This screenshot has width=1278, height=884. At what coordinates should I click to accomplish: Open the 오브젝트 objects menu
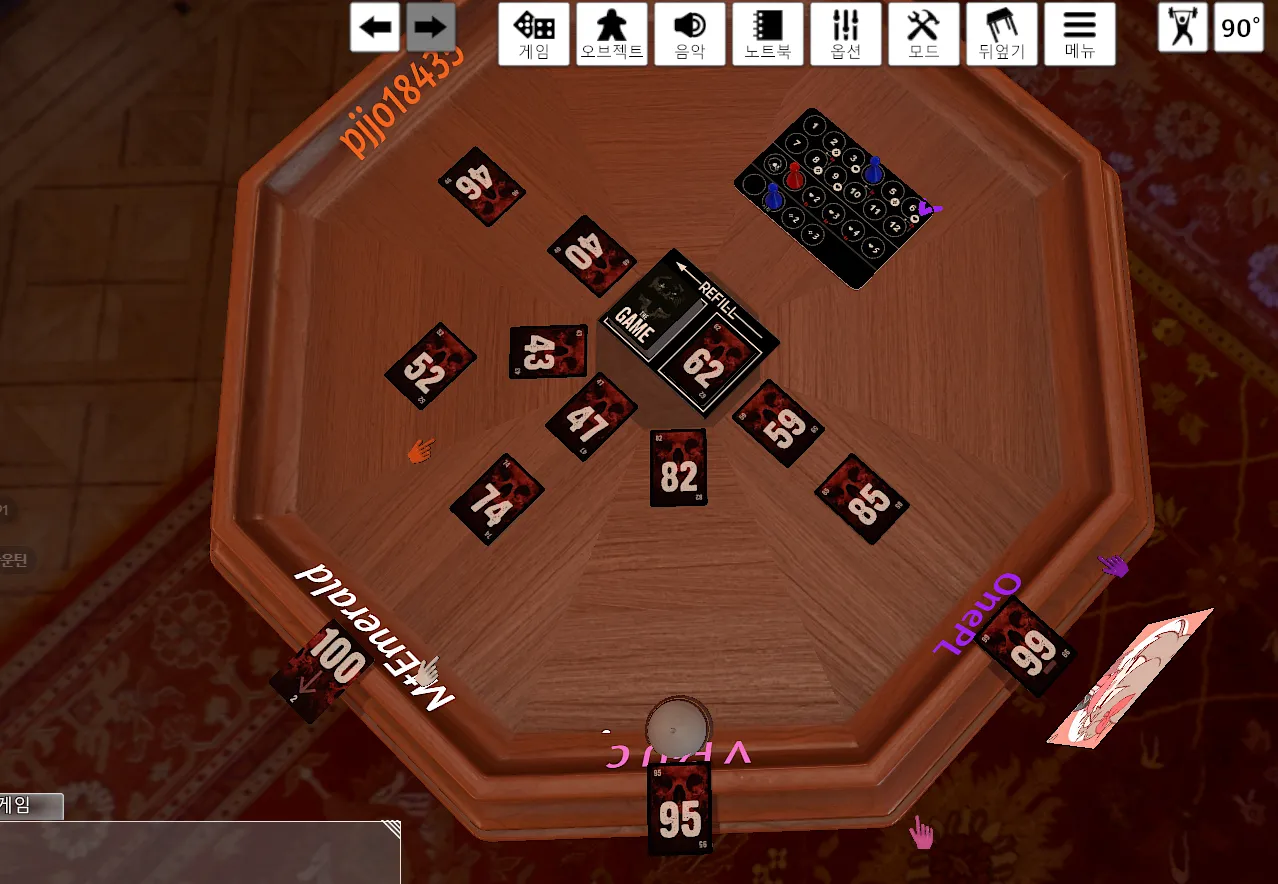point(612,34)
